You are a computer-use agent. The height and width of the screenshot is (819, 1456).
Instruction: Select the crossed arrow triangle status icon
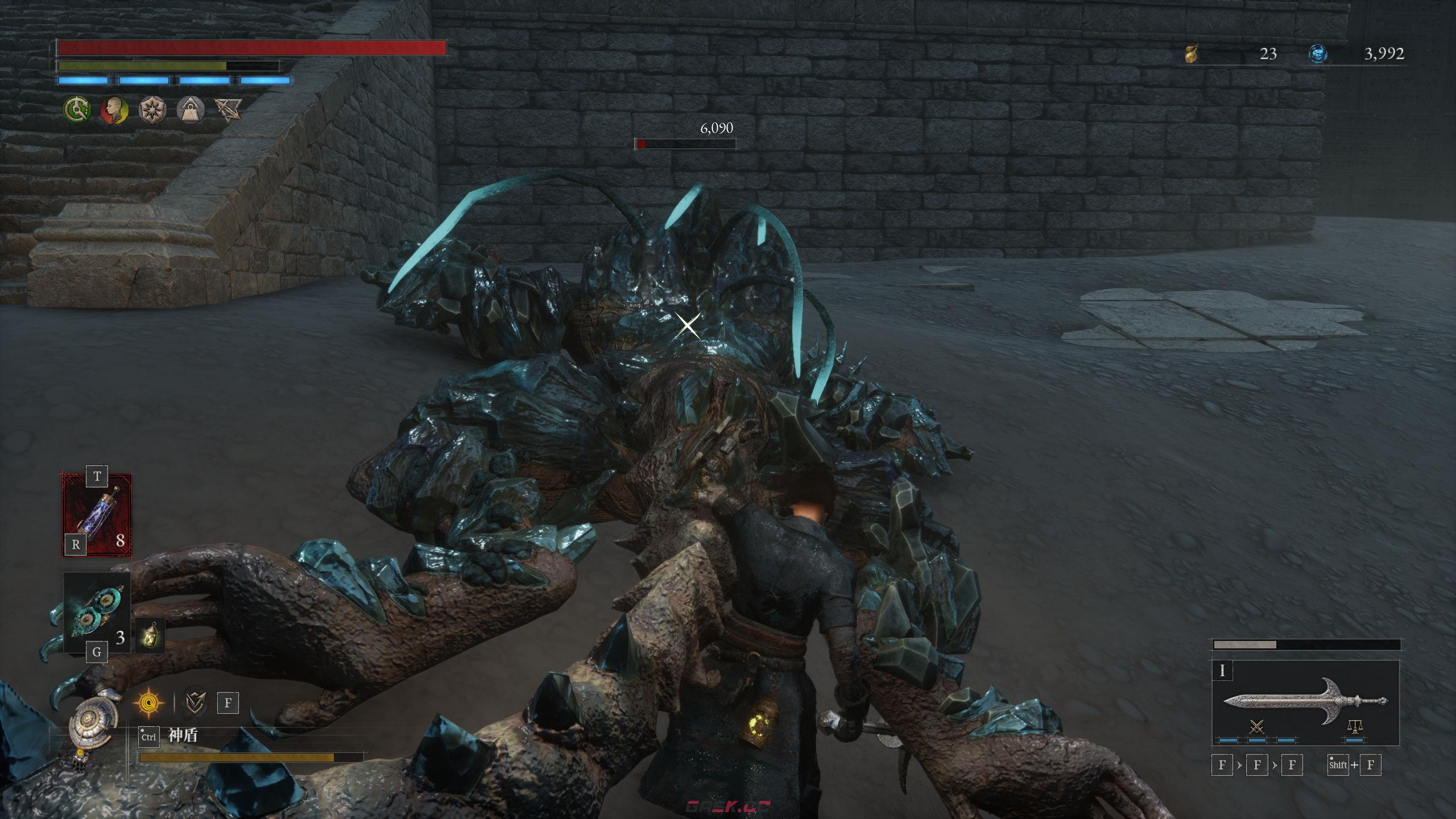tap(227, 110)
